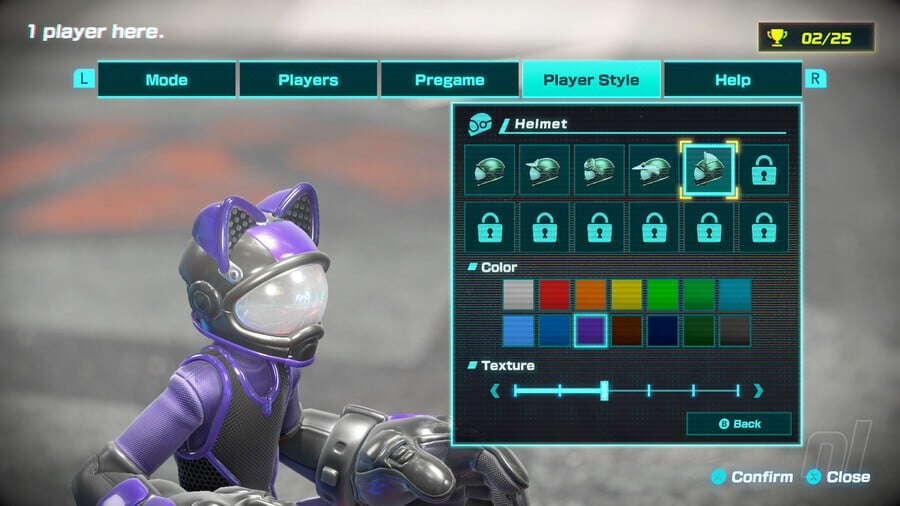Pick the brown color swatch
The height and width of the screenshot is (506, 900).
(627, 331)
